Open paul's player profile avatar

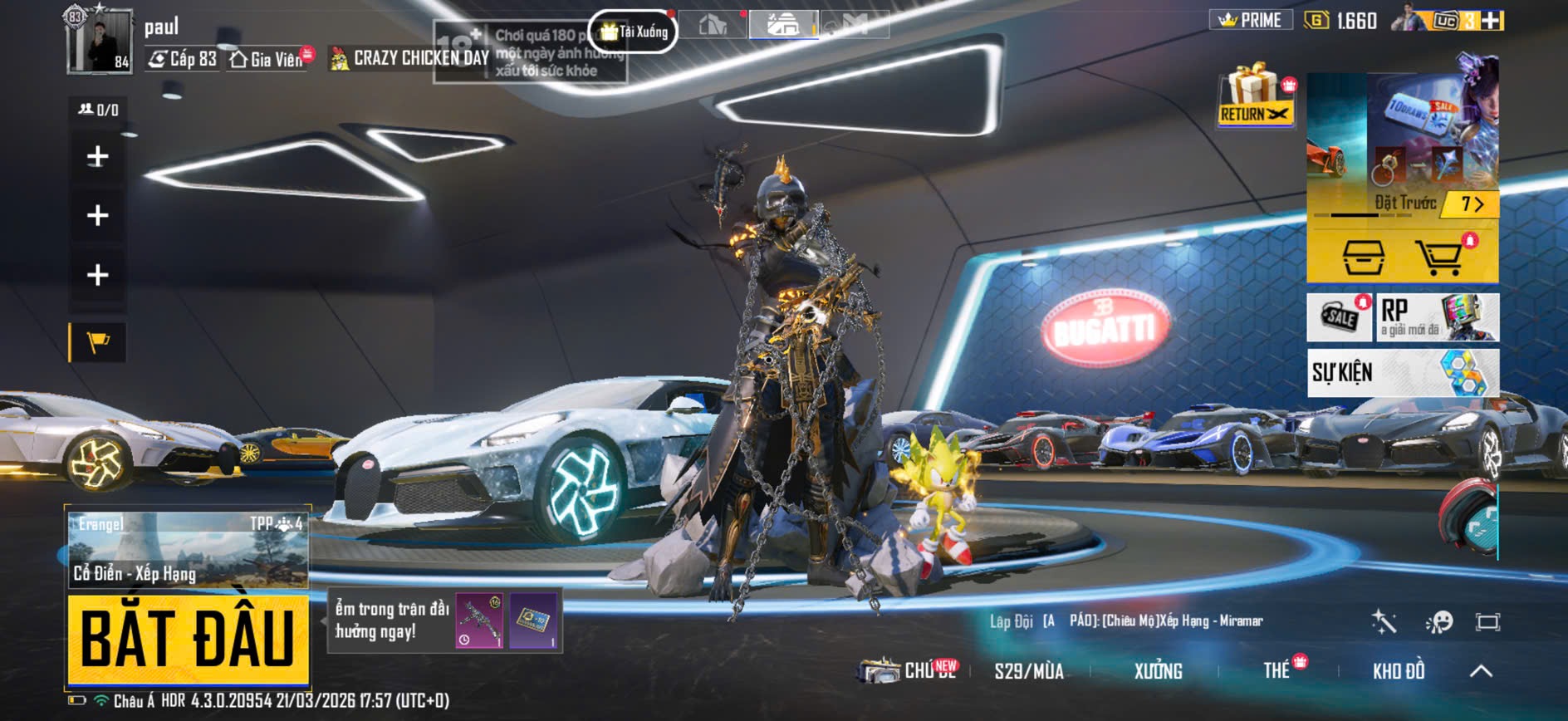pyautogui.click(x=99, y=41)
